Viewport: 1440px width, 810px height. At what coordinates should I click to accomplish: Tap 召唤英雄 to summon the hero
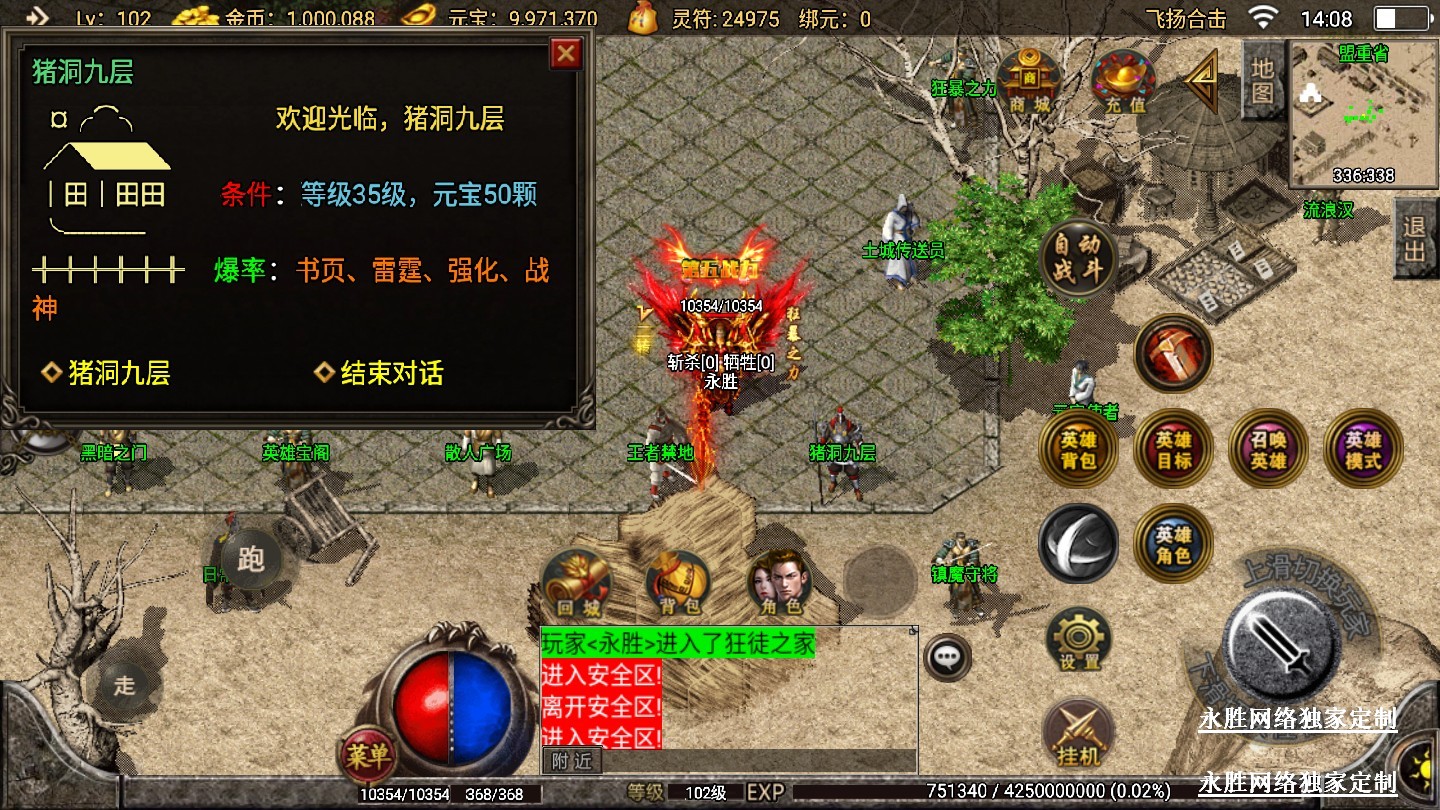coord(1268,449)
